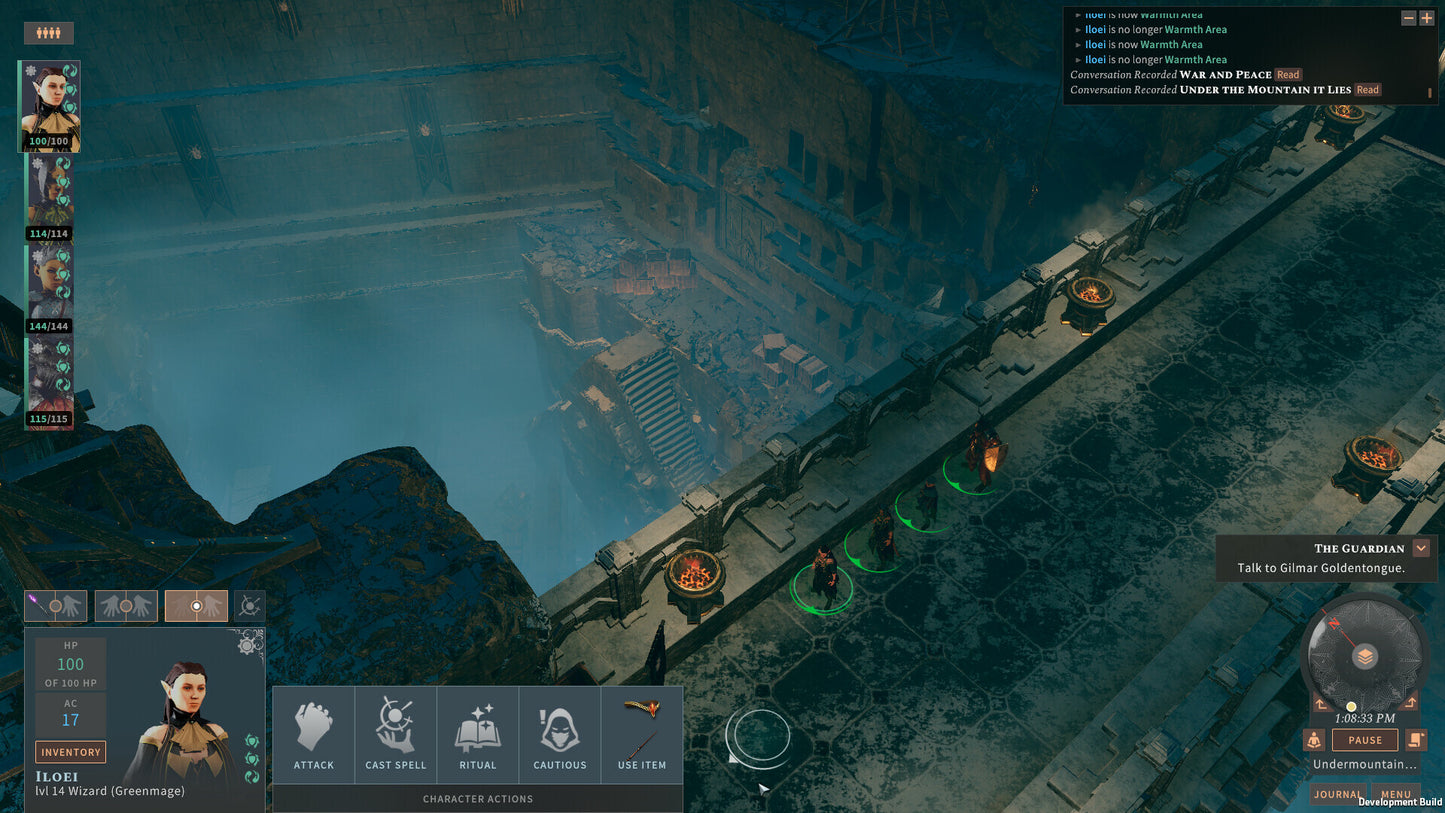This screenshot has width=1445, height=813.
Task: Click the party formation icon at top left
Action: click(x=48, y=32)
